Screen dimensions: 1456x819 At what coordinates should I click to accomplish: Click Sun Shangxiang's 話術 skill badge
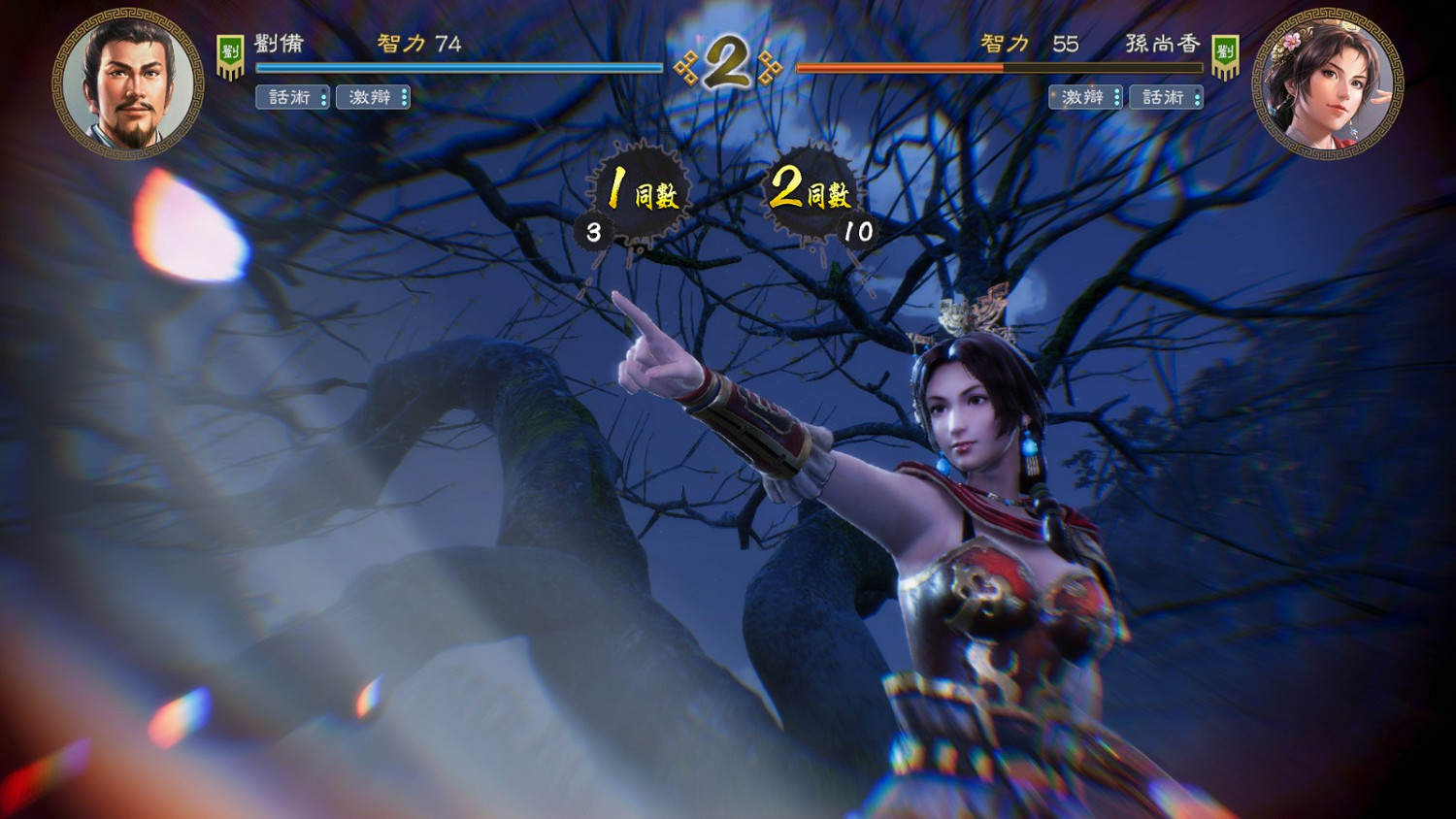[1166, 97]
